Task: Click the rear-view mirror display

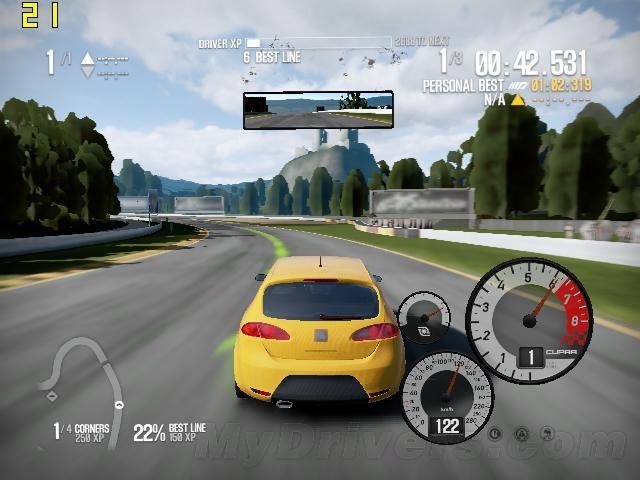Action: [x=318, y=110]
